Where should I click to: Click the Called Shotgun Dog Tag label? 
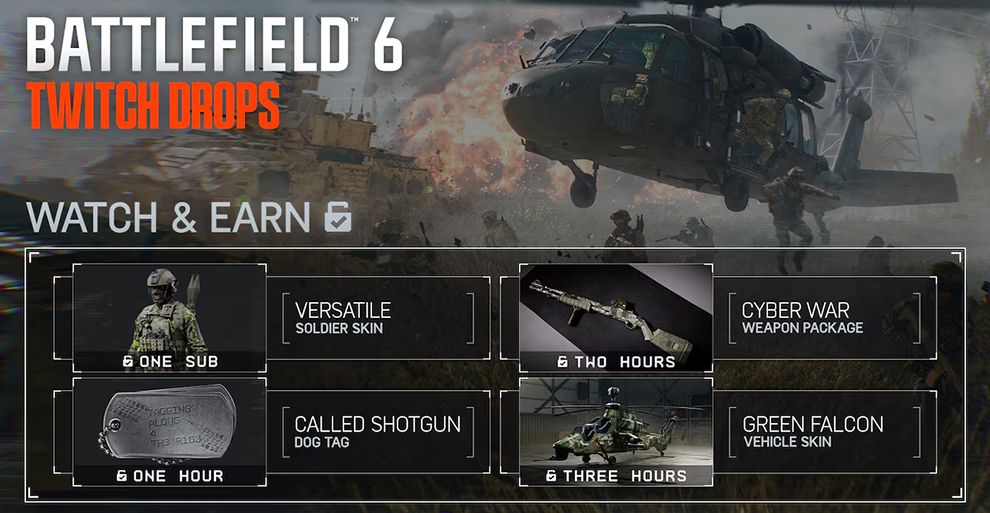378,432
